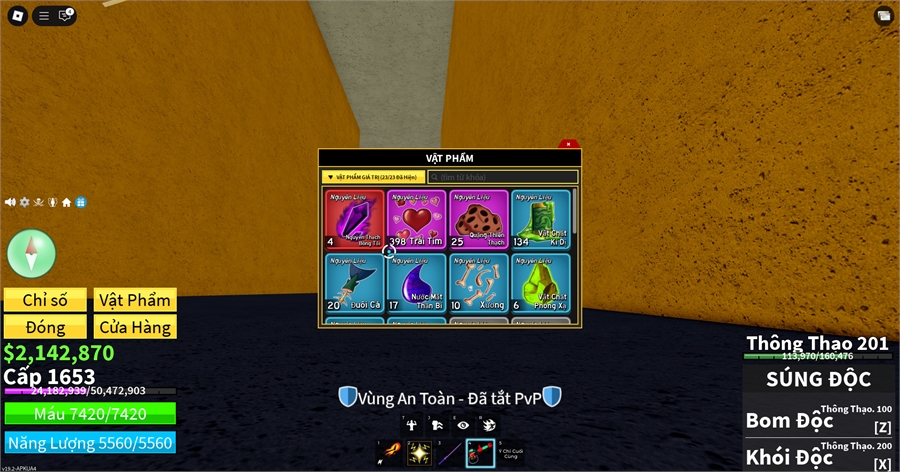Choose the Đuôi Cá fish tail item

point(355,283)
